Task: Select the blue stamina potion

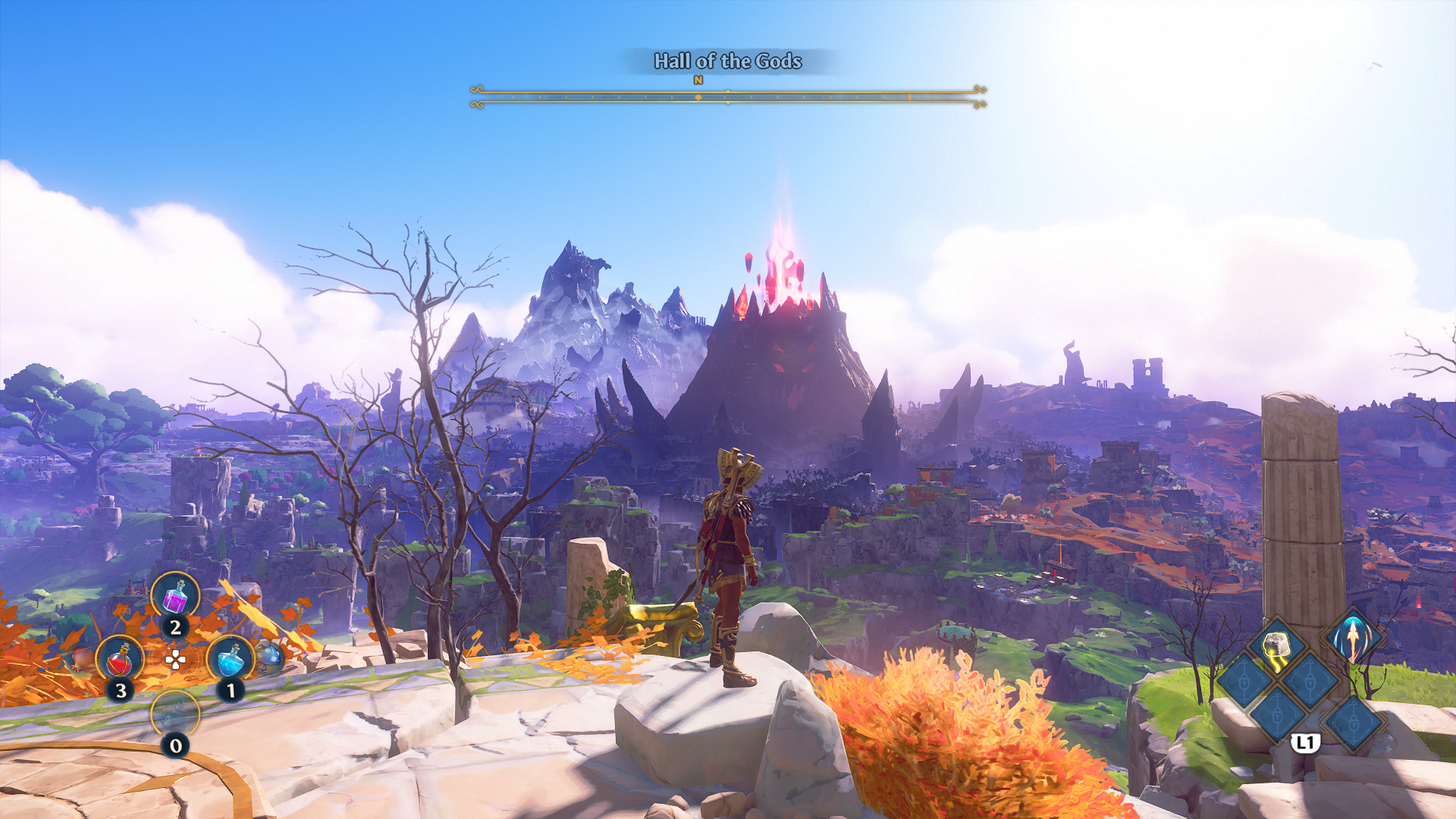Action: [x=231, y=659]
